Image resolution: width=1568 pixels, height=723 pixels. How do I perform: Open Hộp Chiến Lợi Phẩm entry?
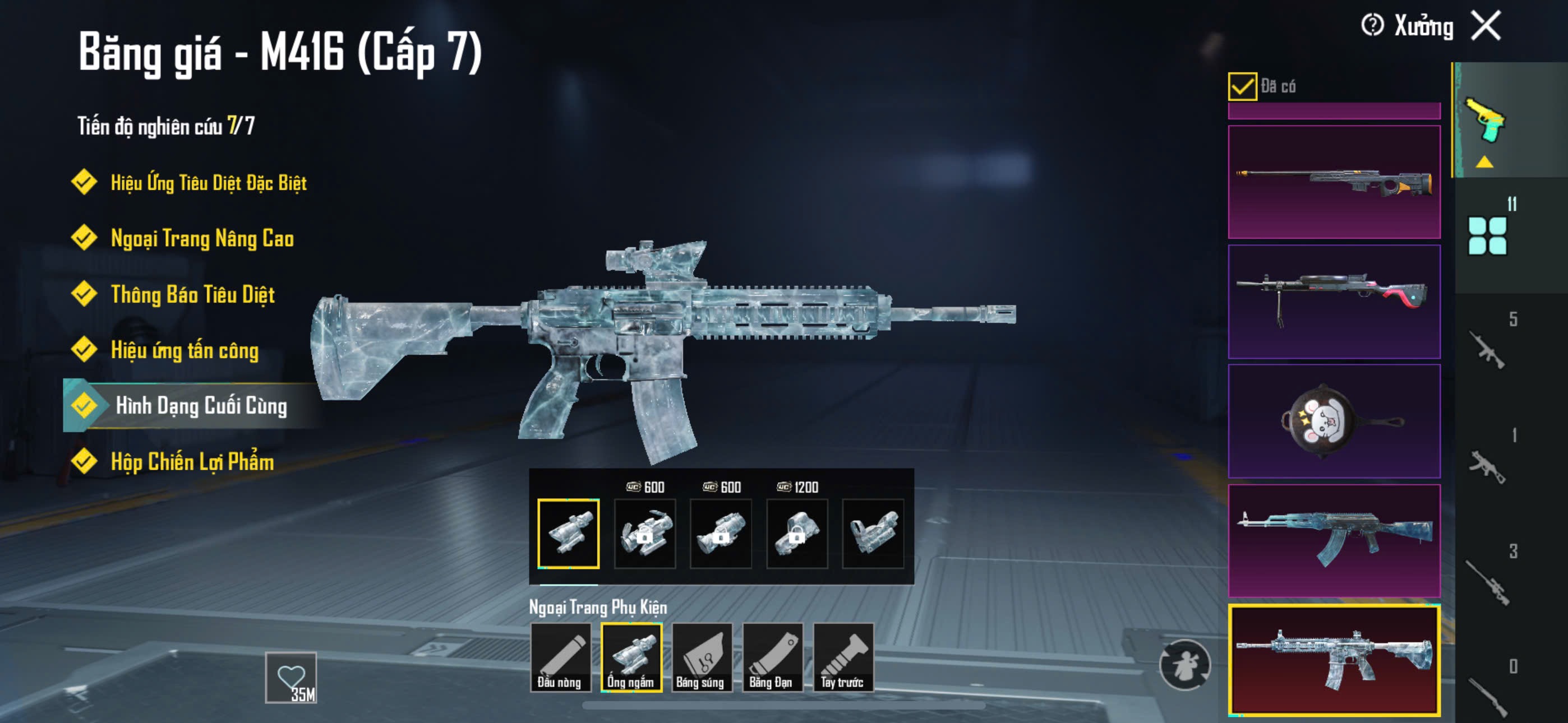tap(192, 462)
